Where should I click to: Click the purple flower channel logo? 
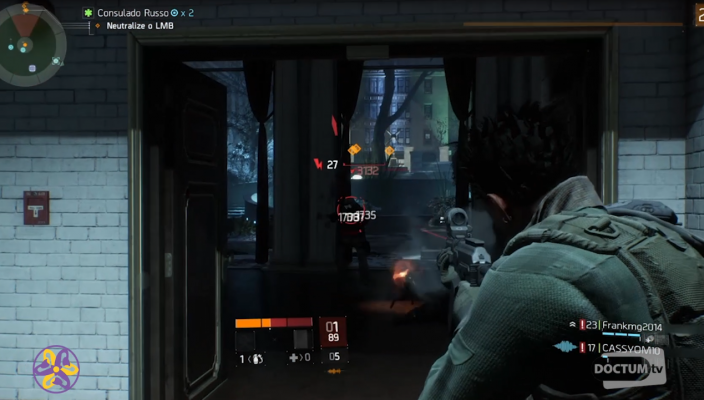tap(55, 369)
